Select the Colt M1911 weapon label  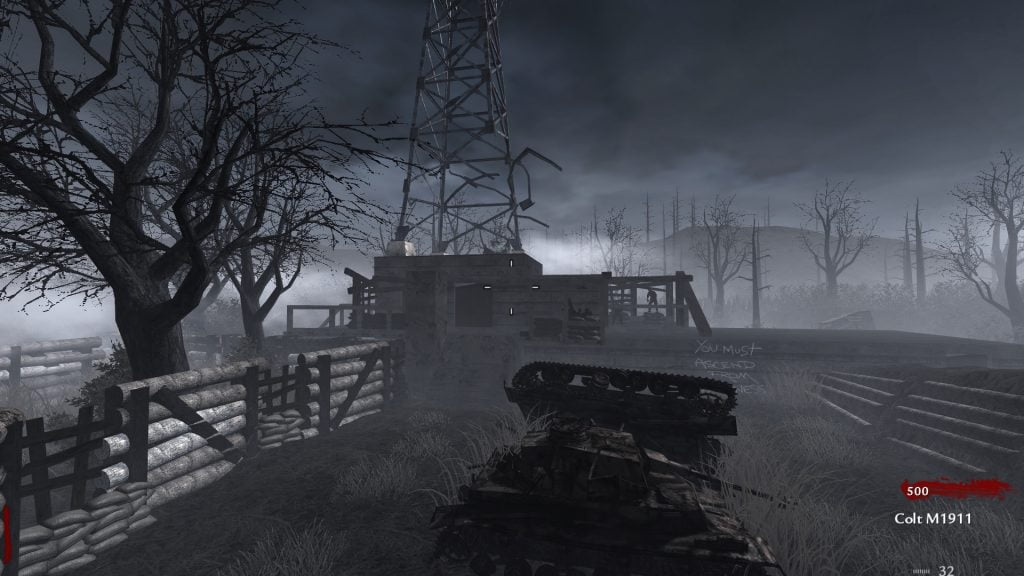[x=933, y=518]
